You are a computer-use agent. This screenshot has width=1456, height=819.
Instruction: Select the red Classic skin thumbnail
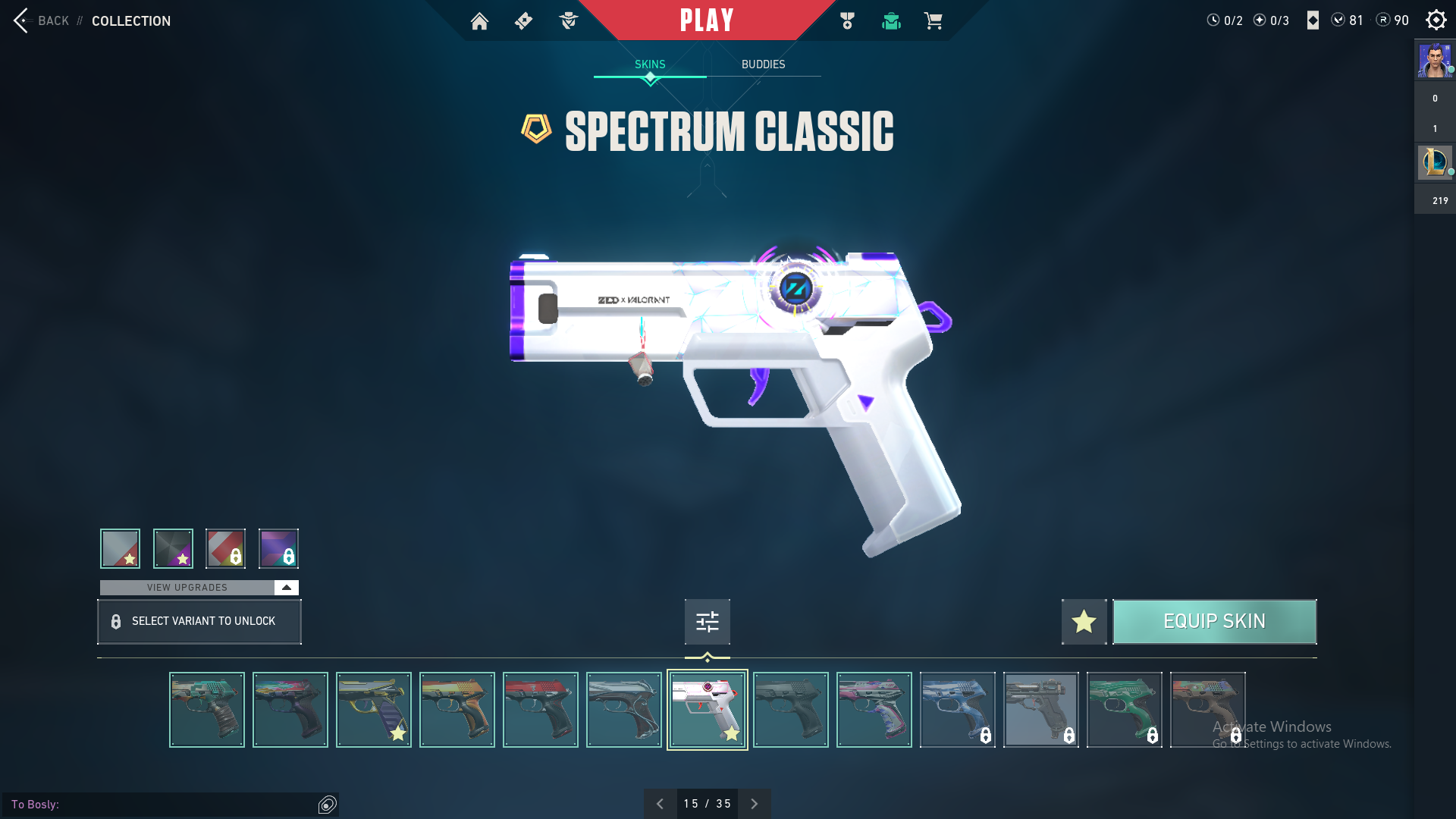(x=540, y=710)
